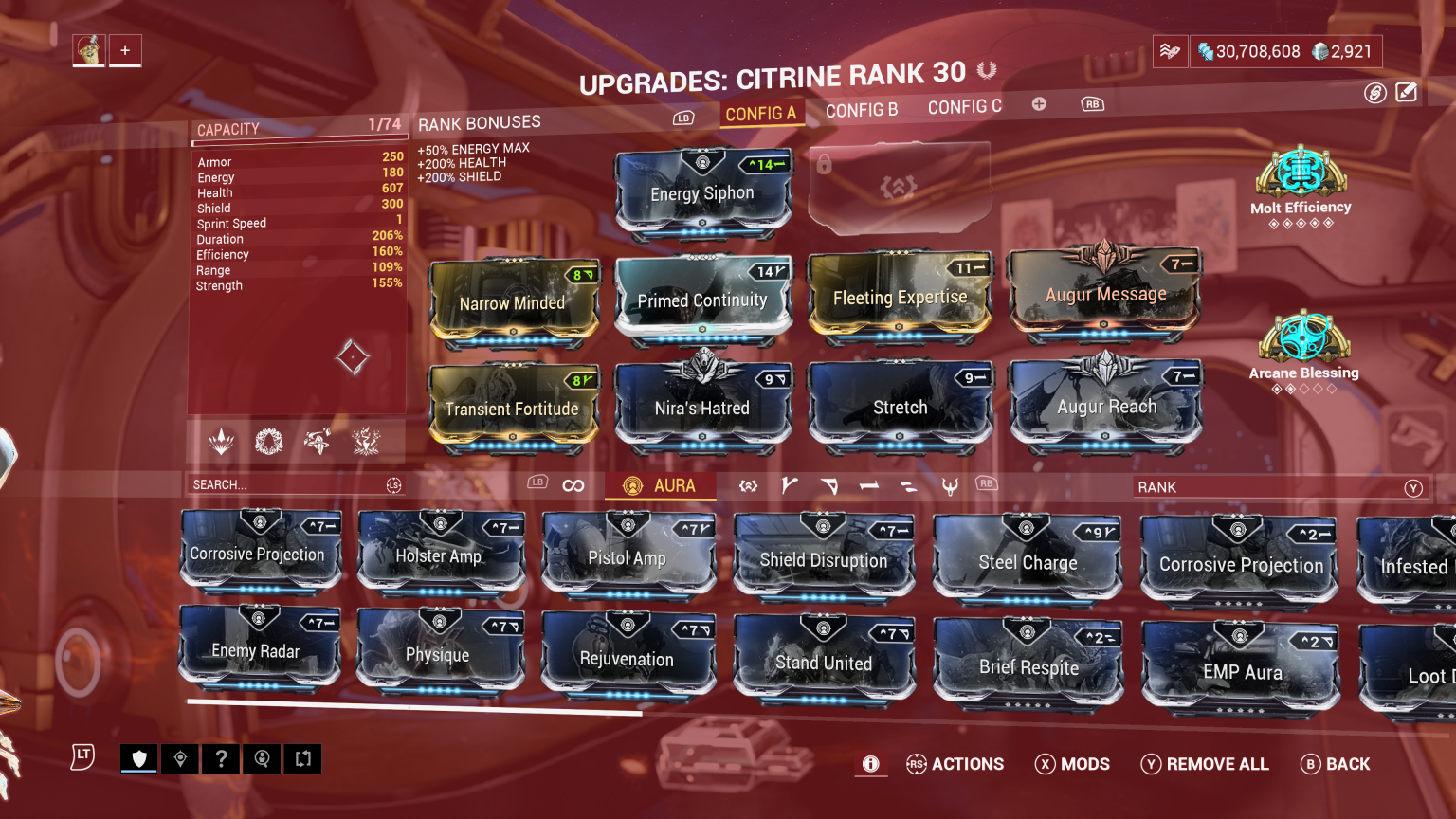Viewport: 1456px width, 819px height.
Task: Click the shield icon in the bottom toolbar
Action: (x=138, y=758)
